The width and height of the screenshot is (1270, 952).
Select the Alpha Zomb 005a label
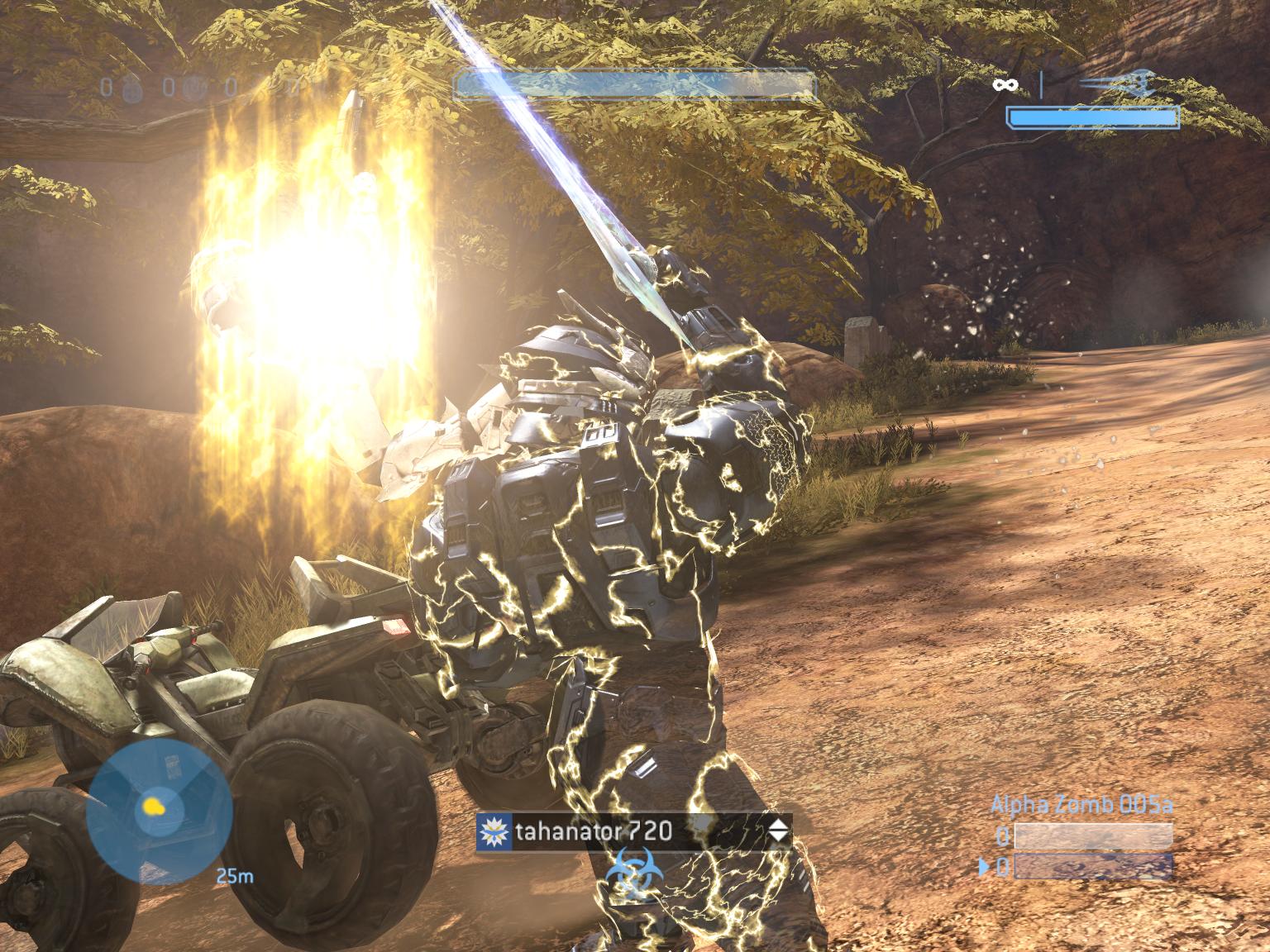click(1081, 802)
